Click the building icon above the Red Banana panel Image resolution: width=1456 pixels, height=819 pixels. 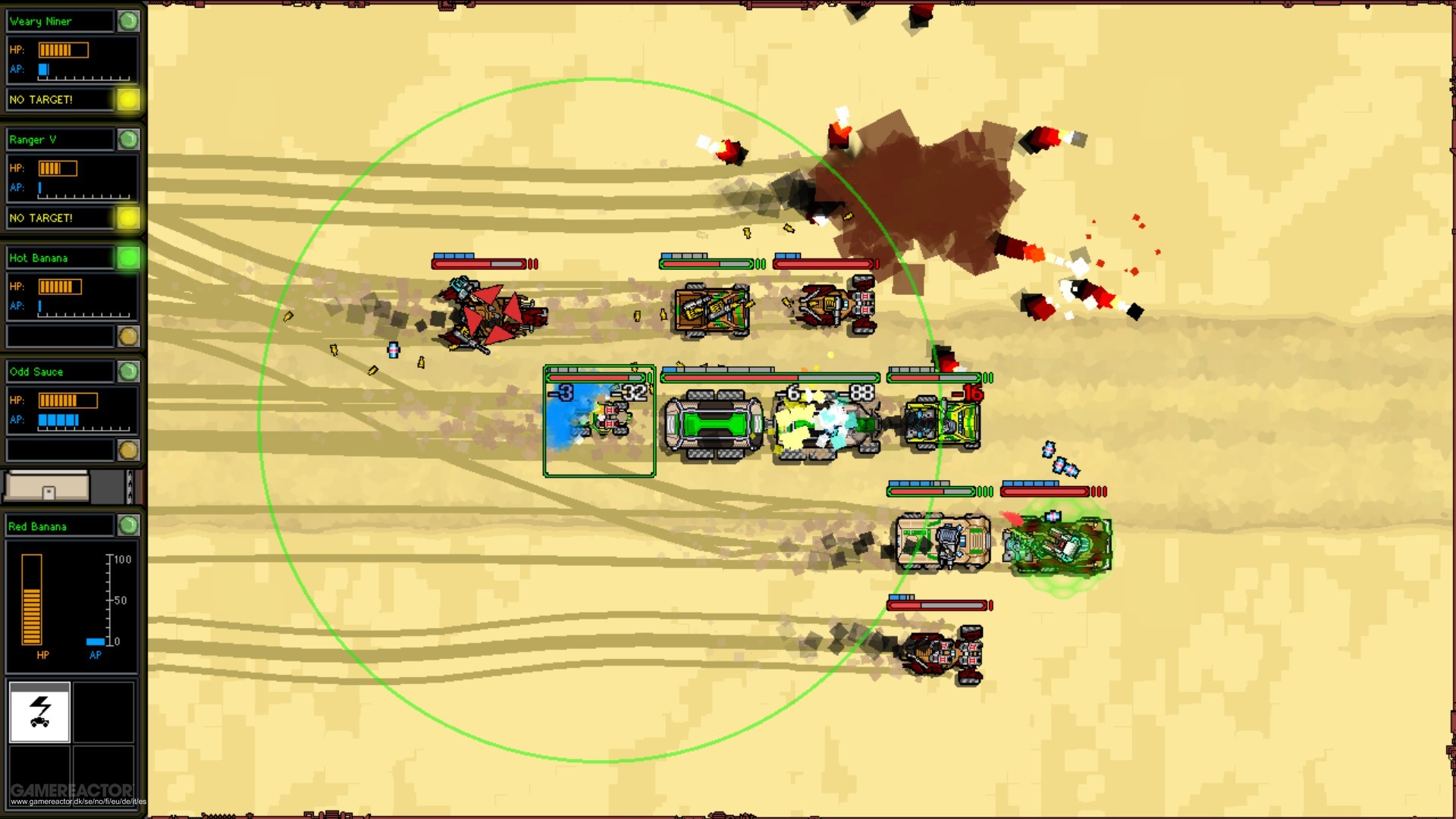tap(45, 485)
